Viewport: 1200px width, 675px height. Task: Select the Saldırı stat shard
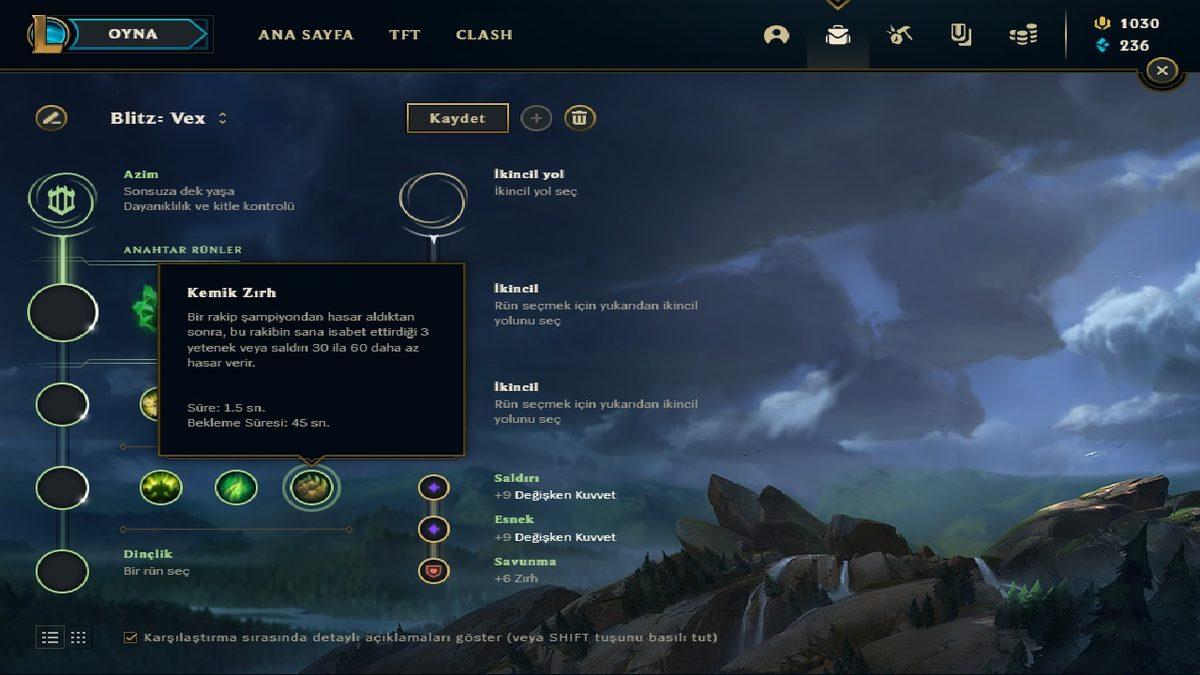click(x=434, y=488)
